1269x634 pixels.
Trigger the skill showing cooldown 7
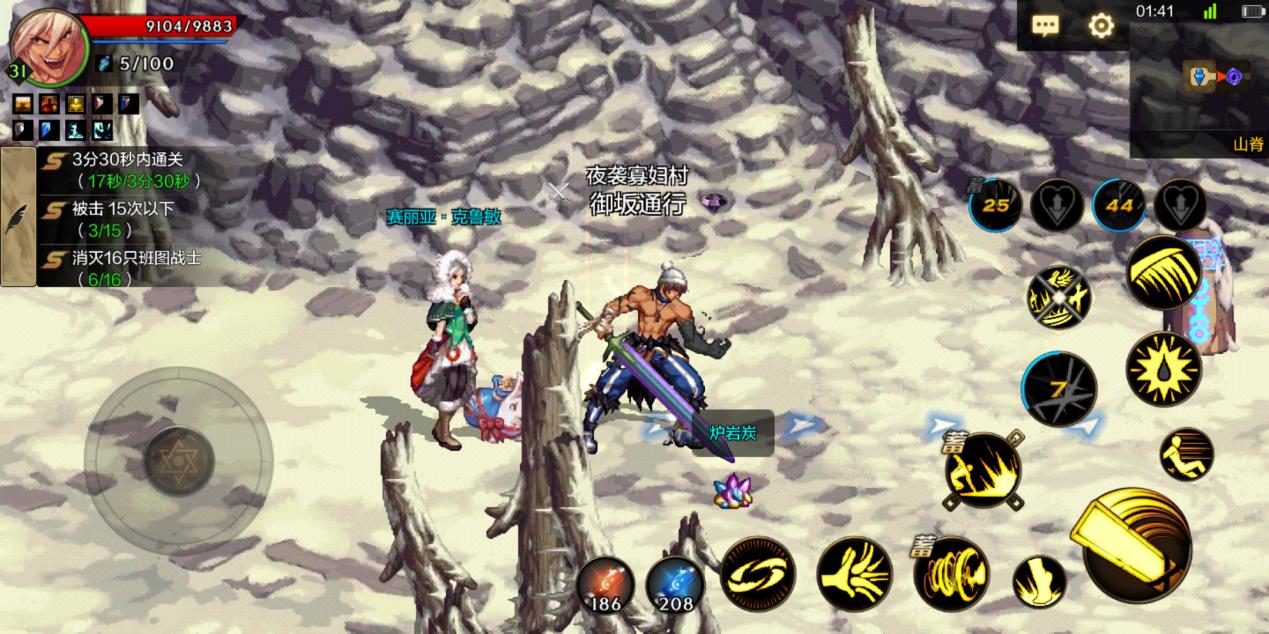point(1059,388)
